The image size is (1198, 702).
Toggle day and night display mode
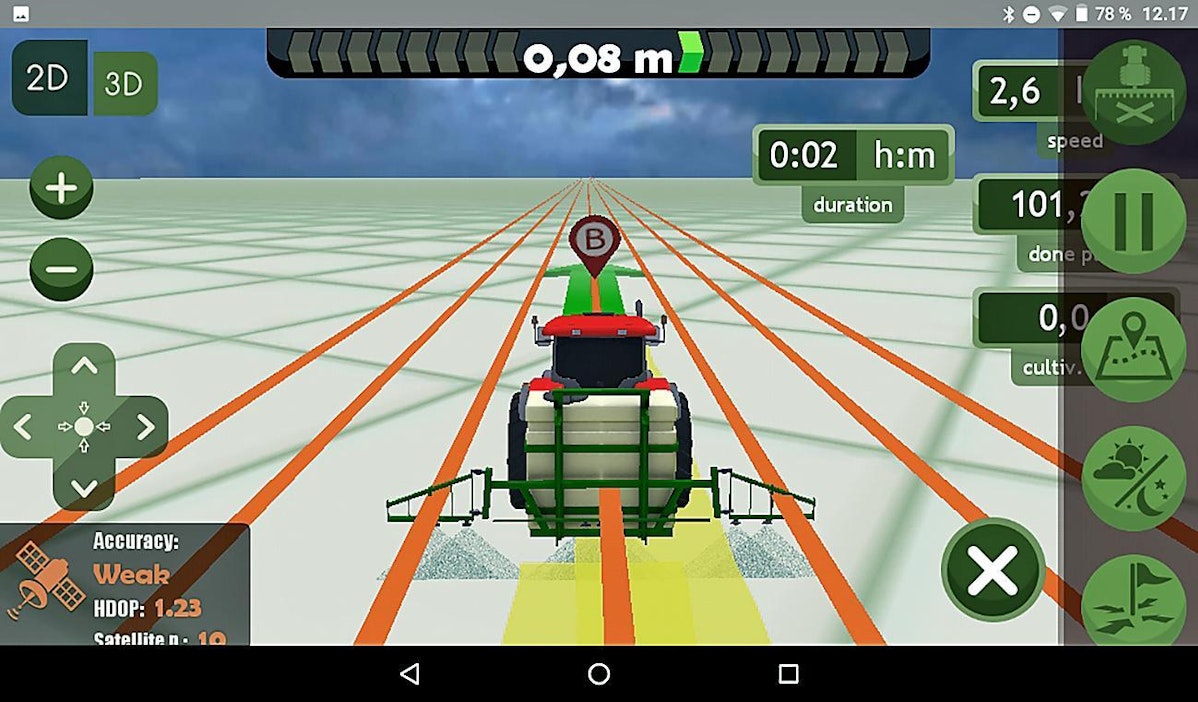coord(1133,478)
